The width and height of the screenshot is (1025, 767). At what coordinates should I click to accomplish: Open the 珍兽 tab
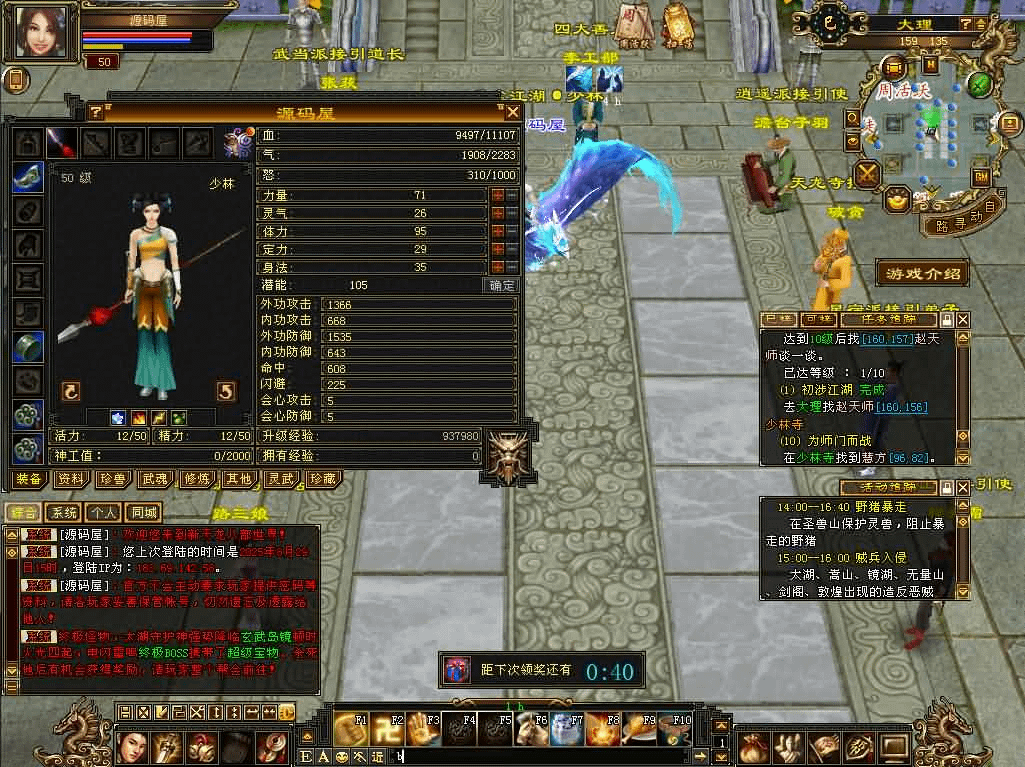tap(112, 479)
